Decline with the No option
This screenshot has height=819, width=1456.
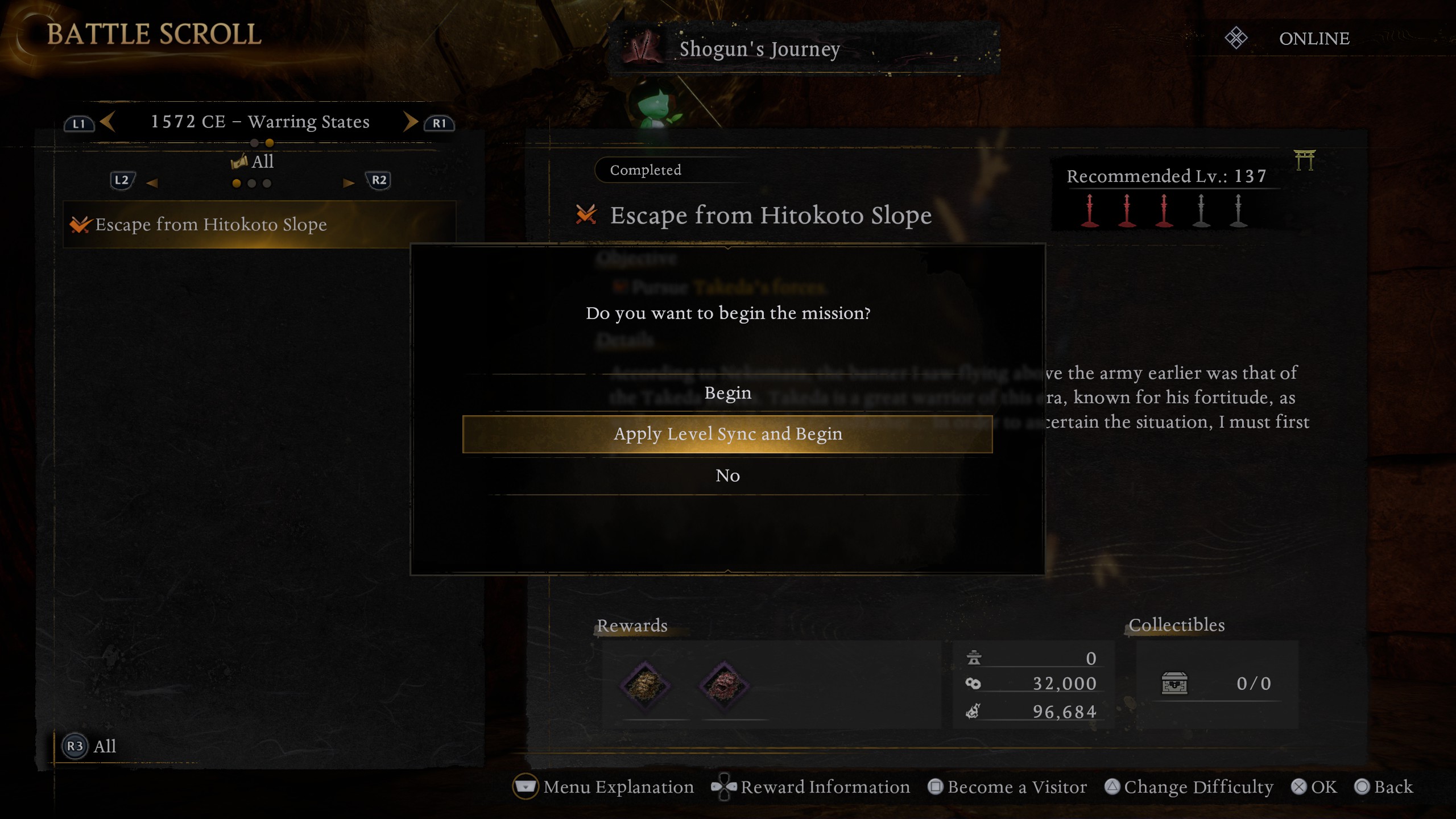pos(727,475)
